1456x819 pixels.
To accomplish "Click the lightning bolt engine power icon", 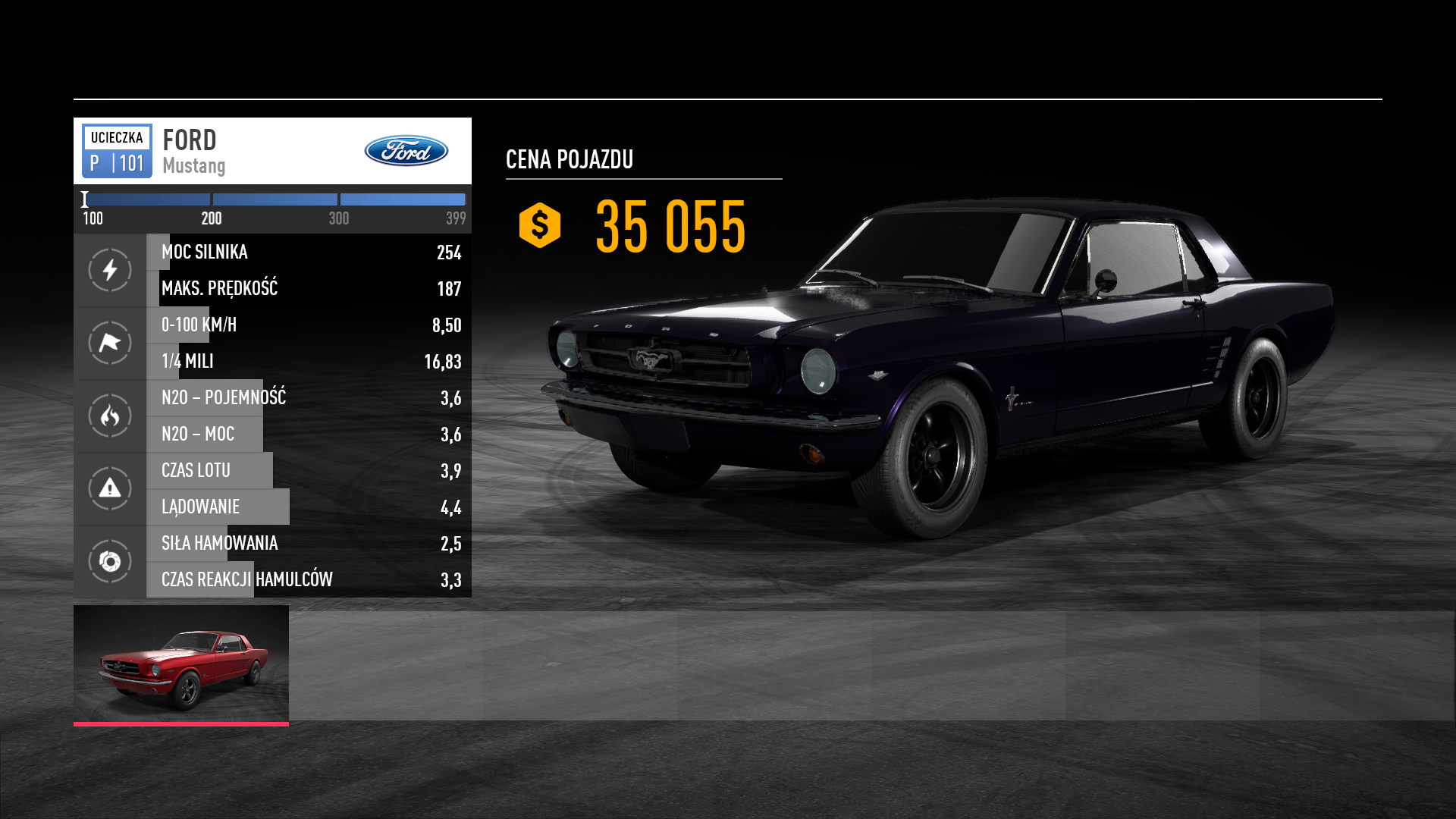I will click(110, 270).
